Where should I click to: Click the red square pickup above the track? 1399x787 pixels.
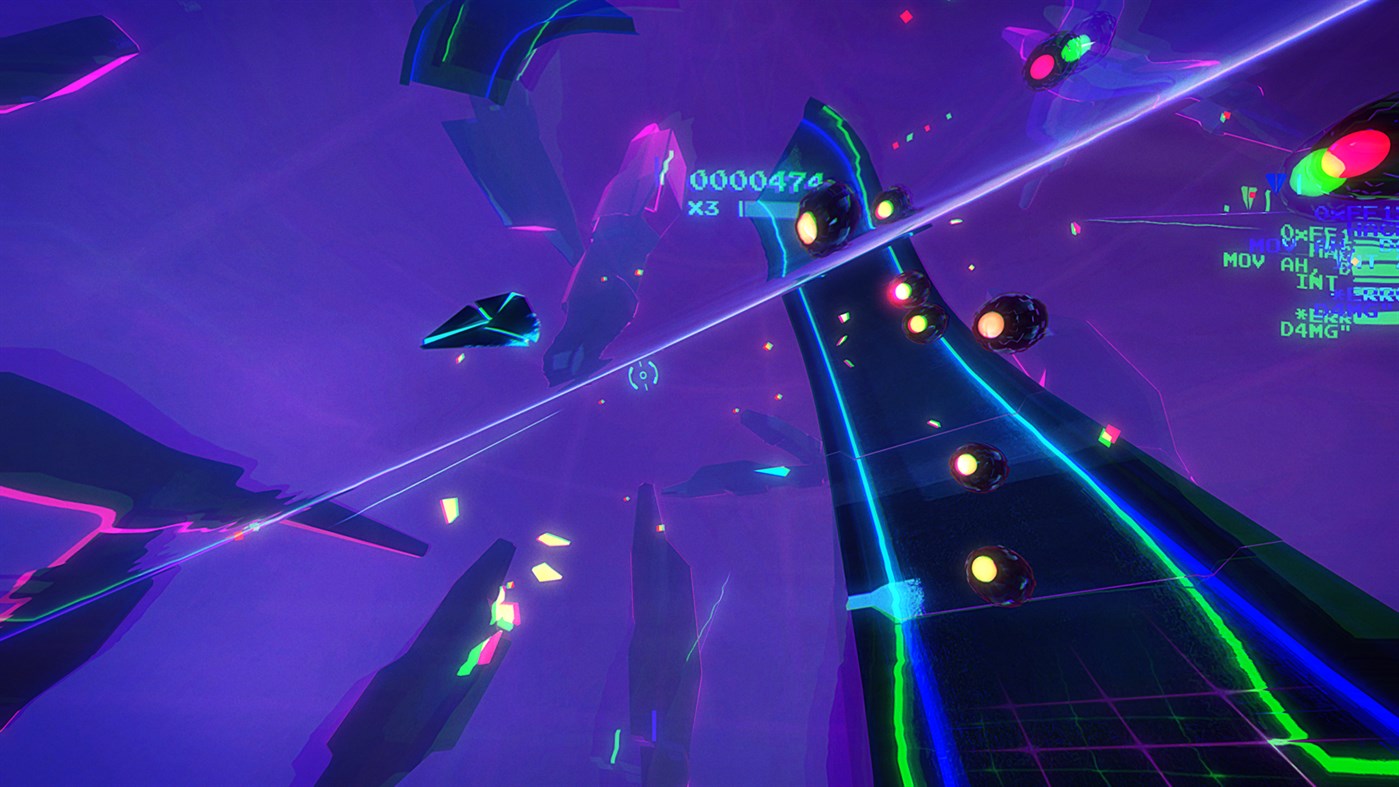pyautogui.click(x=926, y=128)
